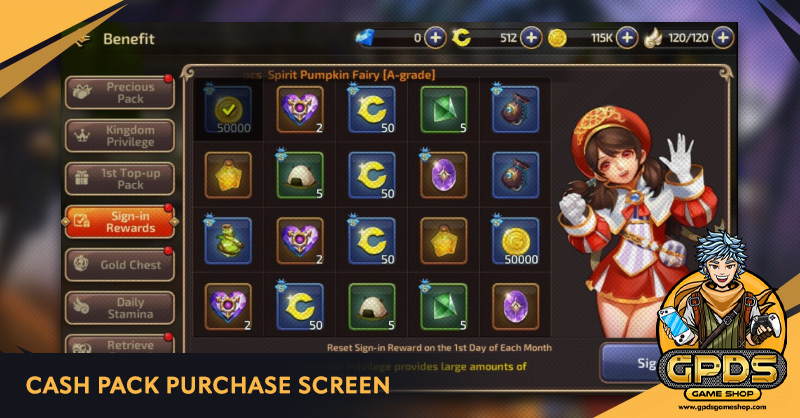
Task: Refill stamina with the plus beside 120/120
Action: coord(722,38)
